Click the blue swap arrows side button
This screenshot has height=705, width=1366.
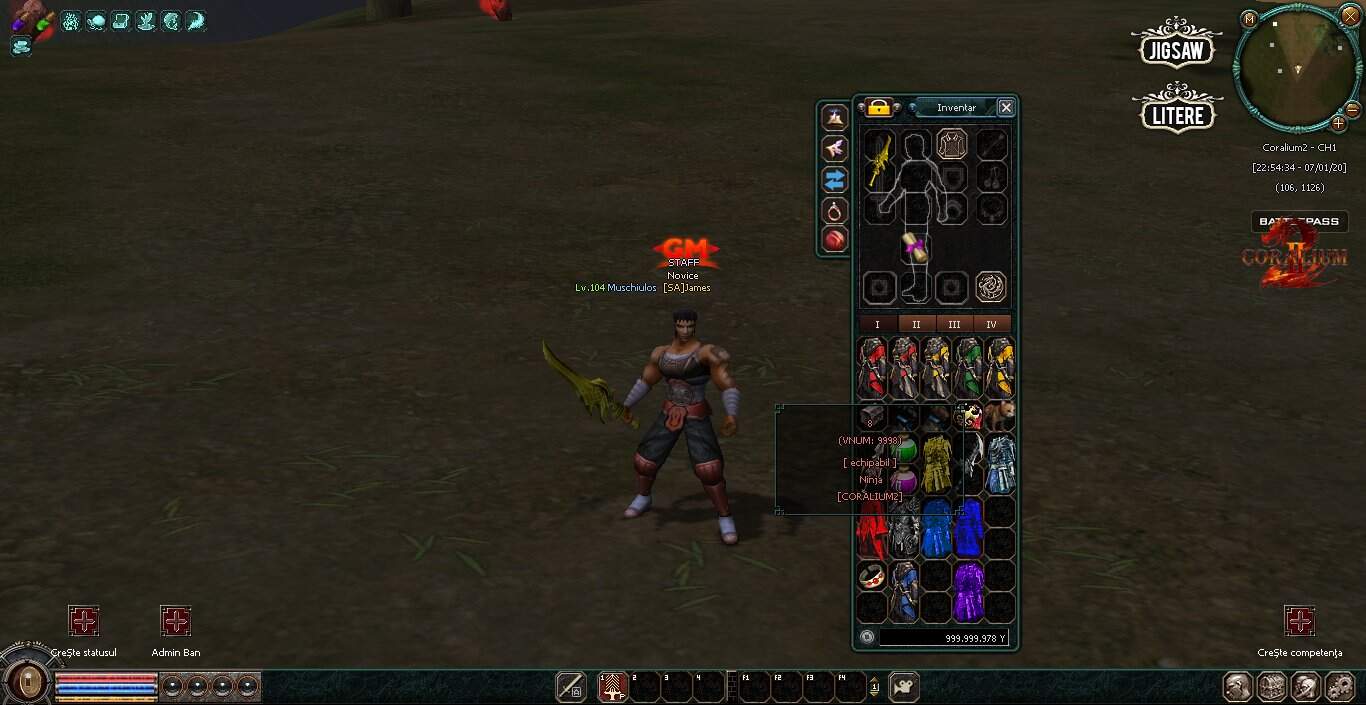tap(834, 179)
